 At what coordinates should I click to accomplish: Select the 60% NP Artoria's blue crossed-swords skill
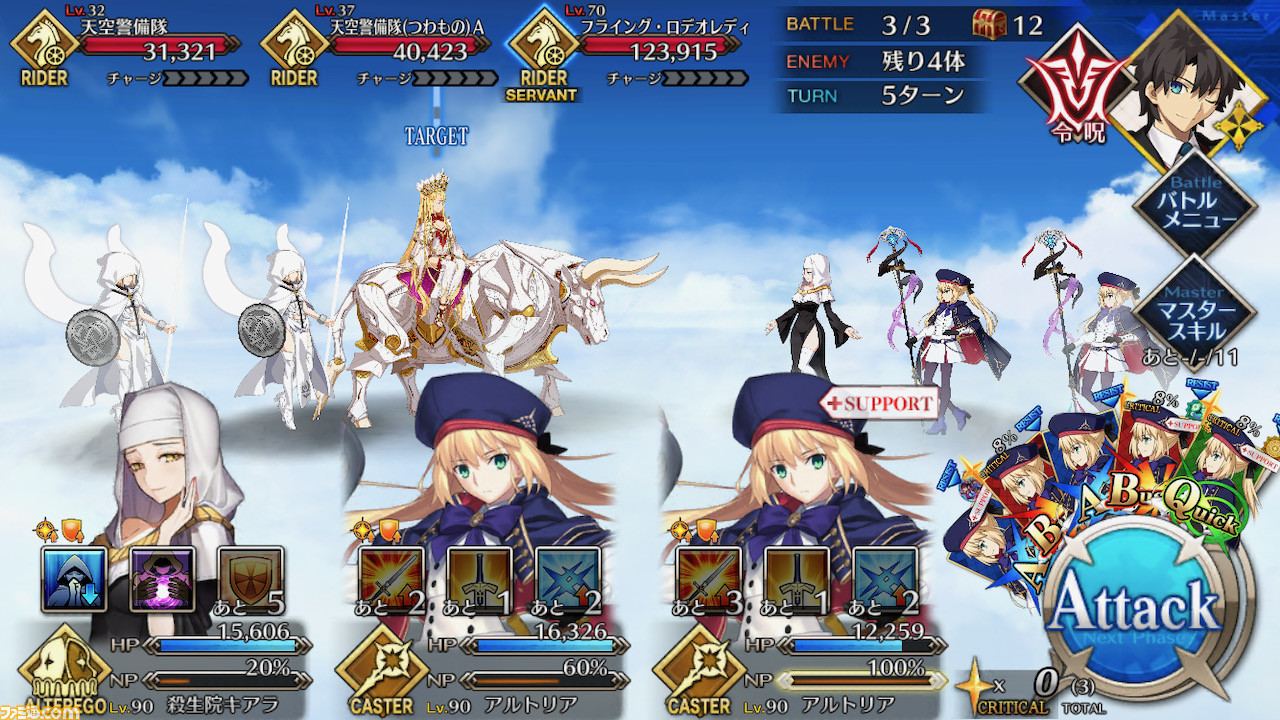567,579
